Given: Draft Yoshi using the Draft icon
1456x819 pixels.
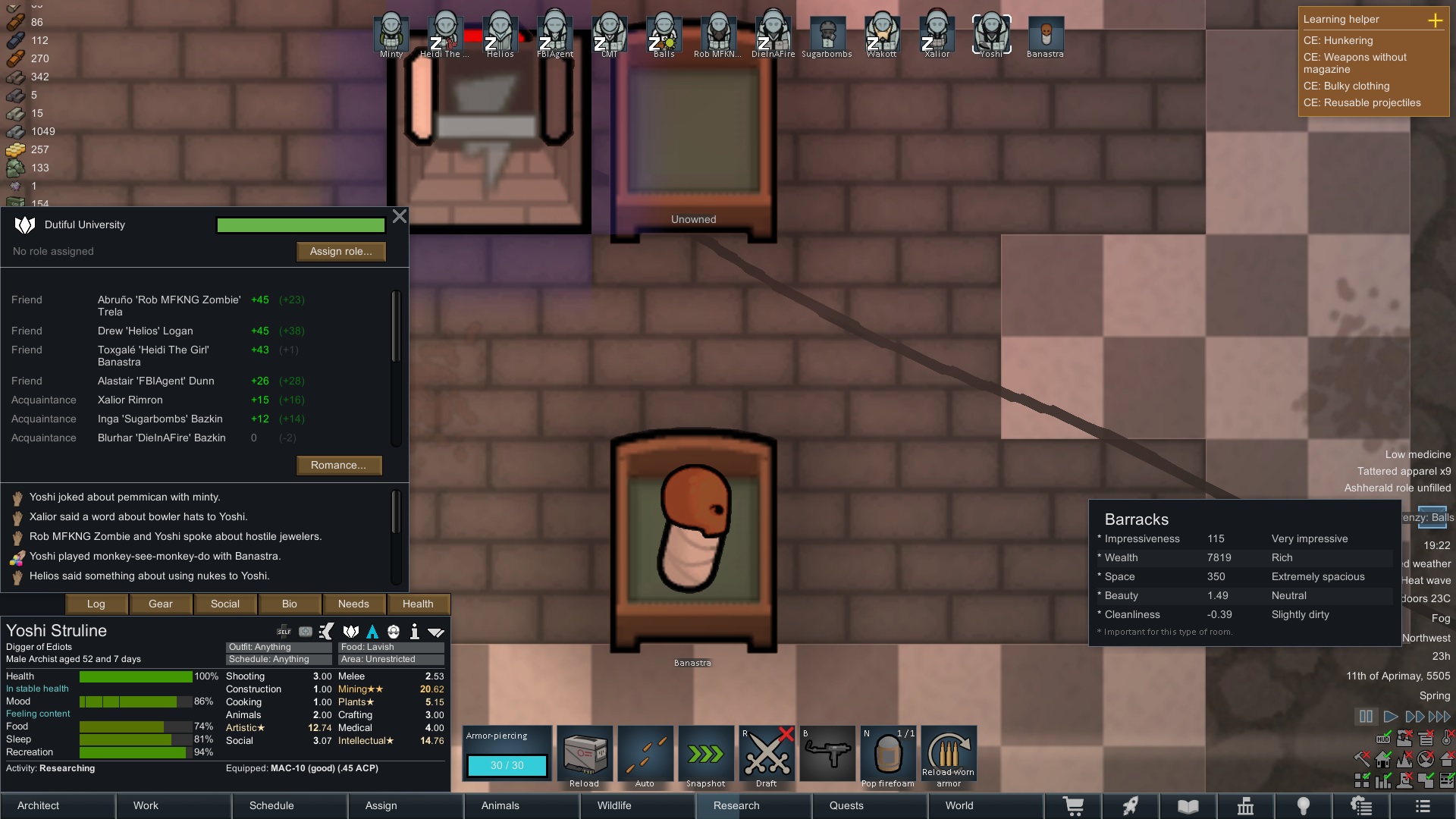Looking at the screenshot, I should coord(767,755).
